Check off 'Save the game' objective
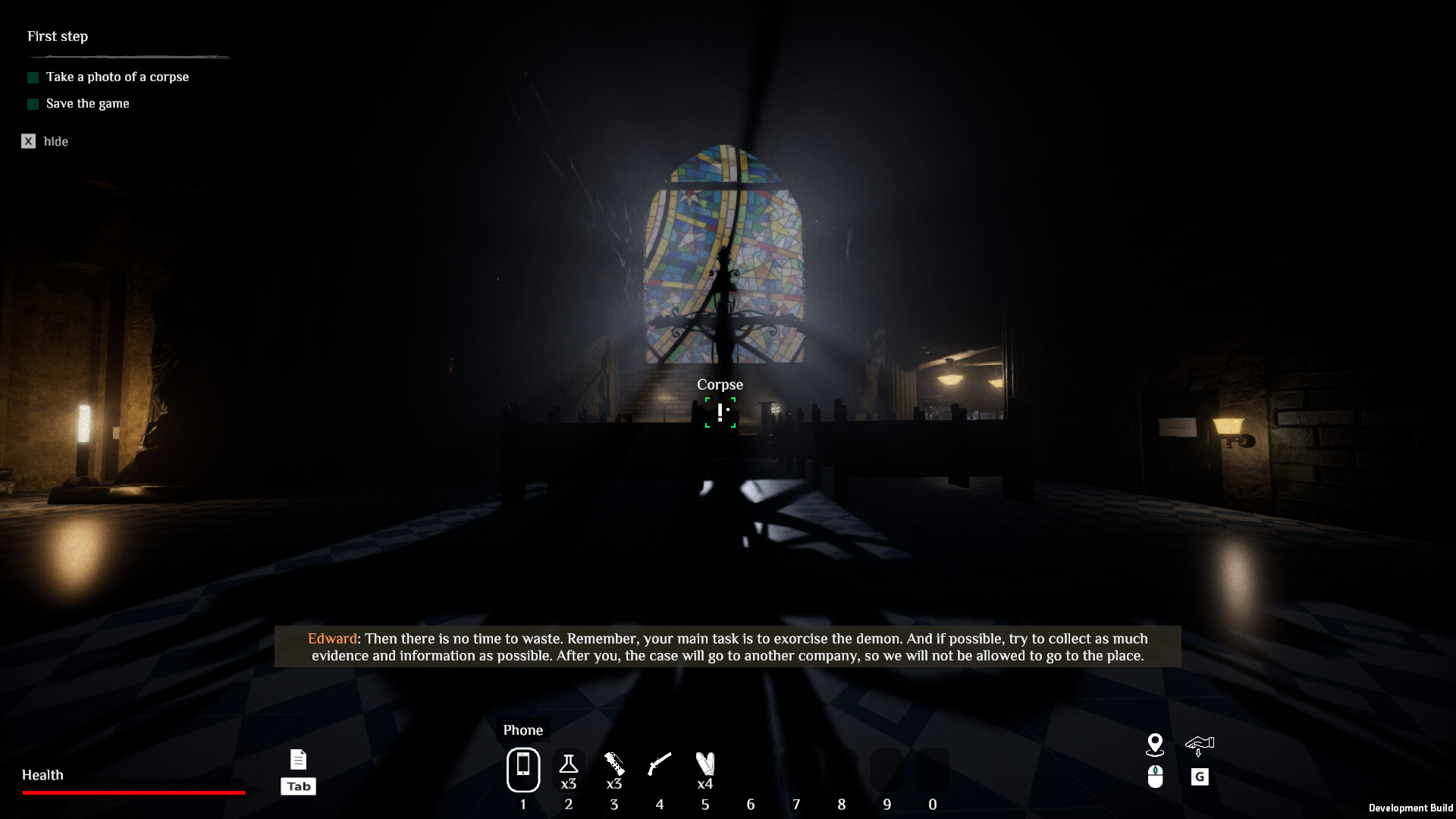 pos(33,104)
